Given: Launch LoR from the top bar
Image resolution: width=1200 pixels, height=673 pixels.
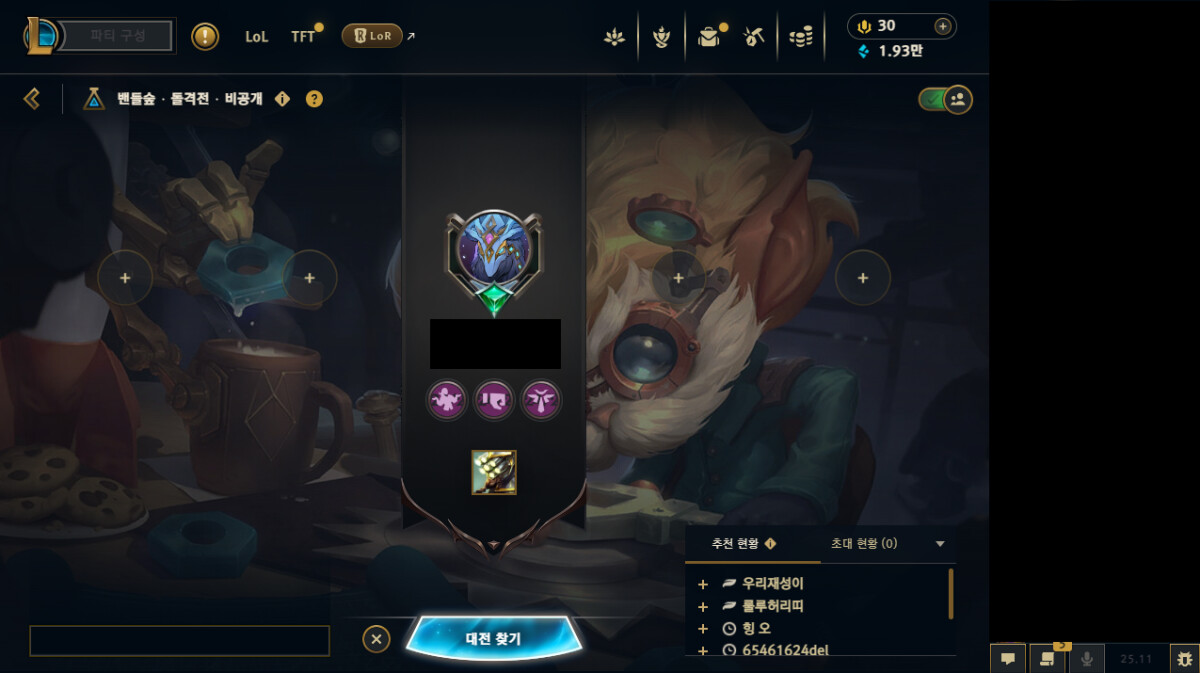Looking at the screenshot, I should (372, 36).
